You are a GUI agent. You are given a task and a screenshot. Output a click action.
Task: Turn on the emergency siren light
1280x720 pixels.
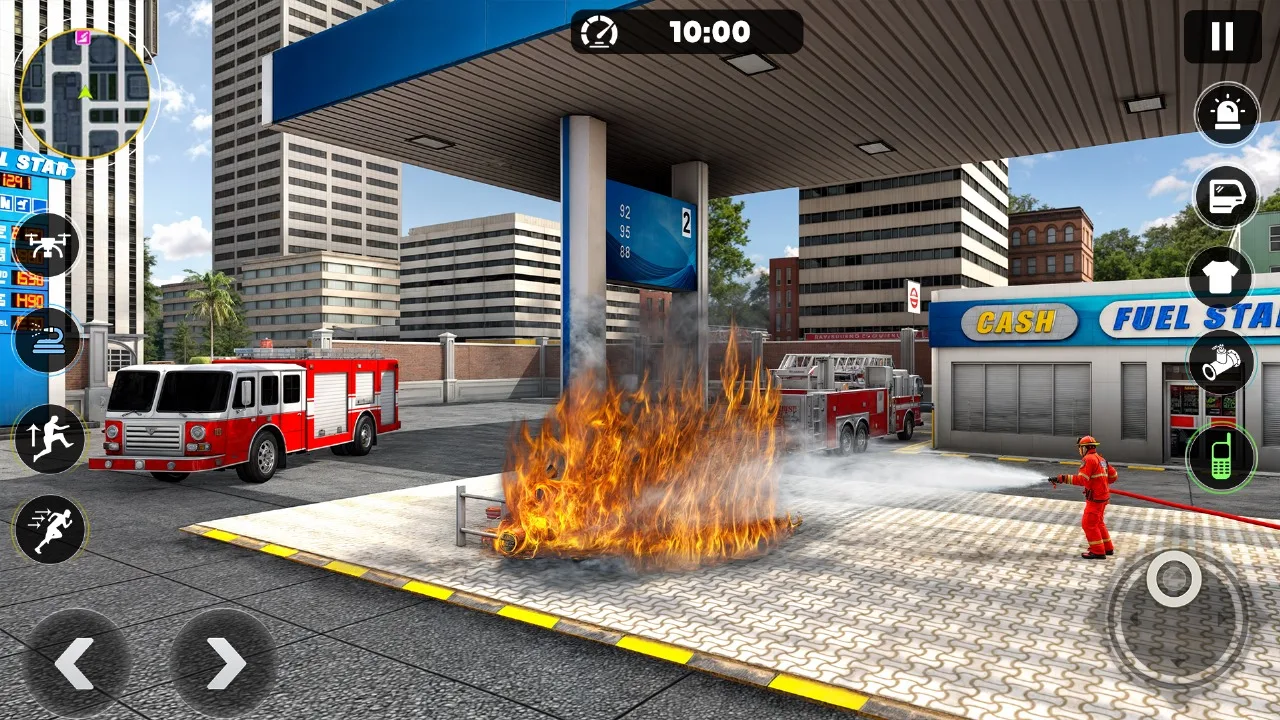[x=1227, y=114]
